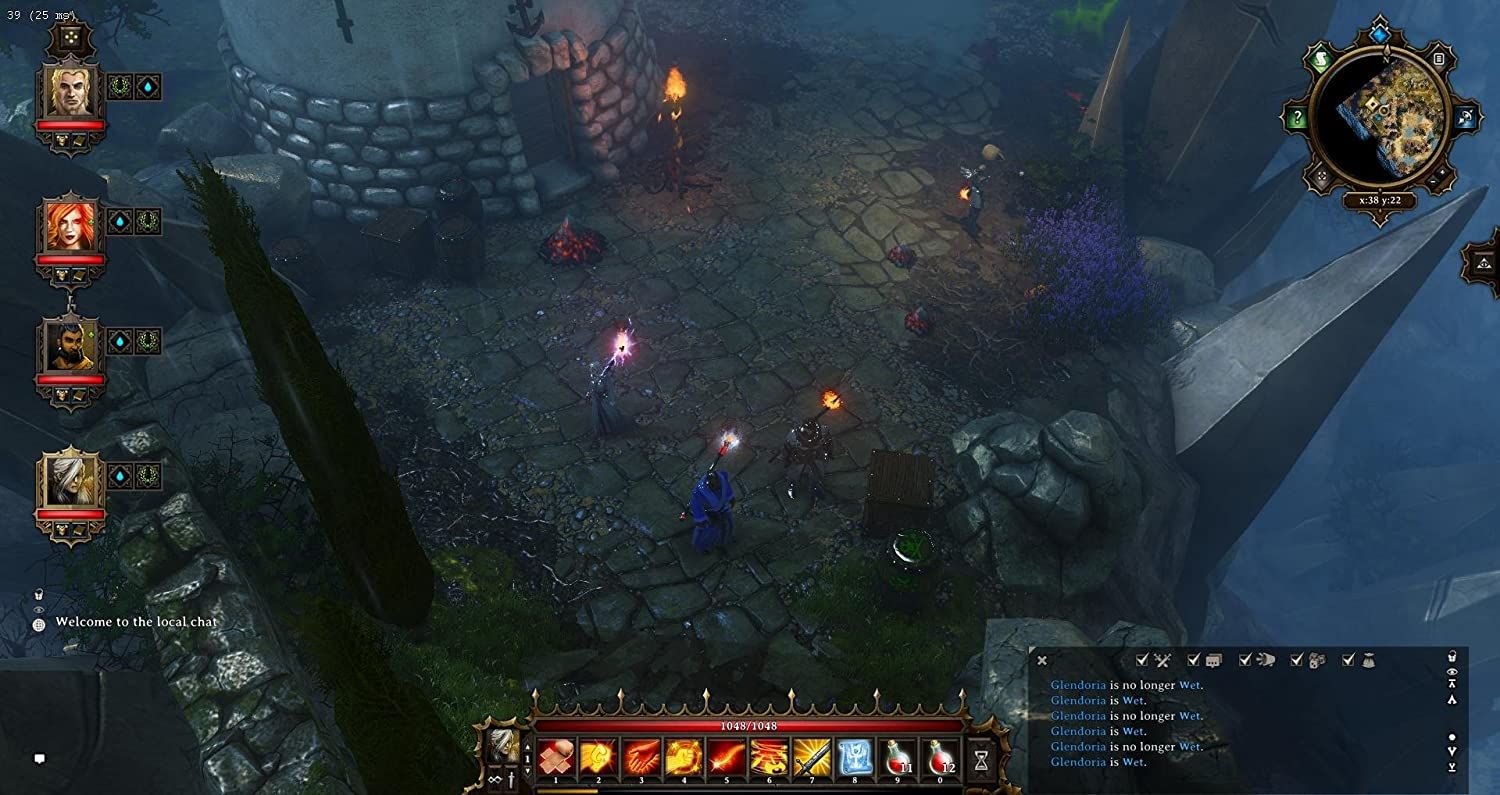This screenshot has height=795, width=1500.
Task: Select the blonde male hero portrait
Action: tap(71, 92)
